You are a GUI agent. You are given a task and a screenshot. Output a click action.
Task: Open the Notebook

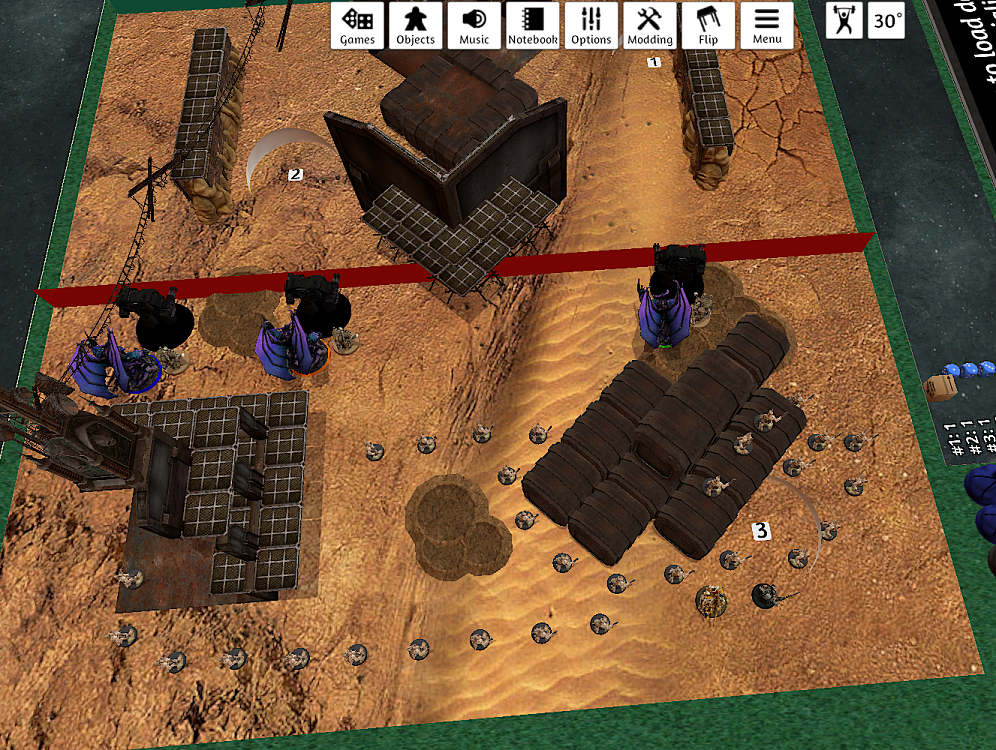click(x=532, y=25)
